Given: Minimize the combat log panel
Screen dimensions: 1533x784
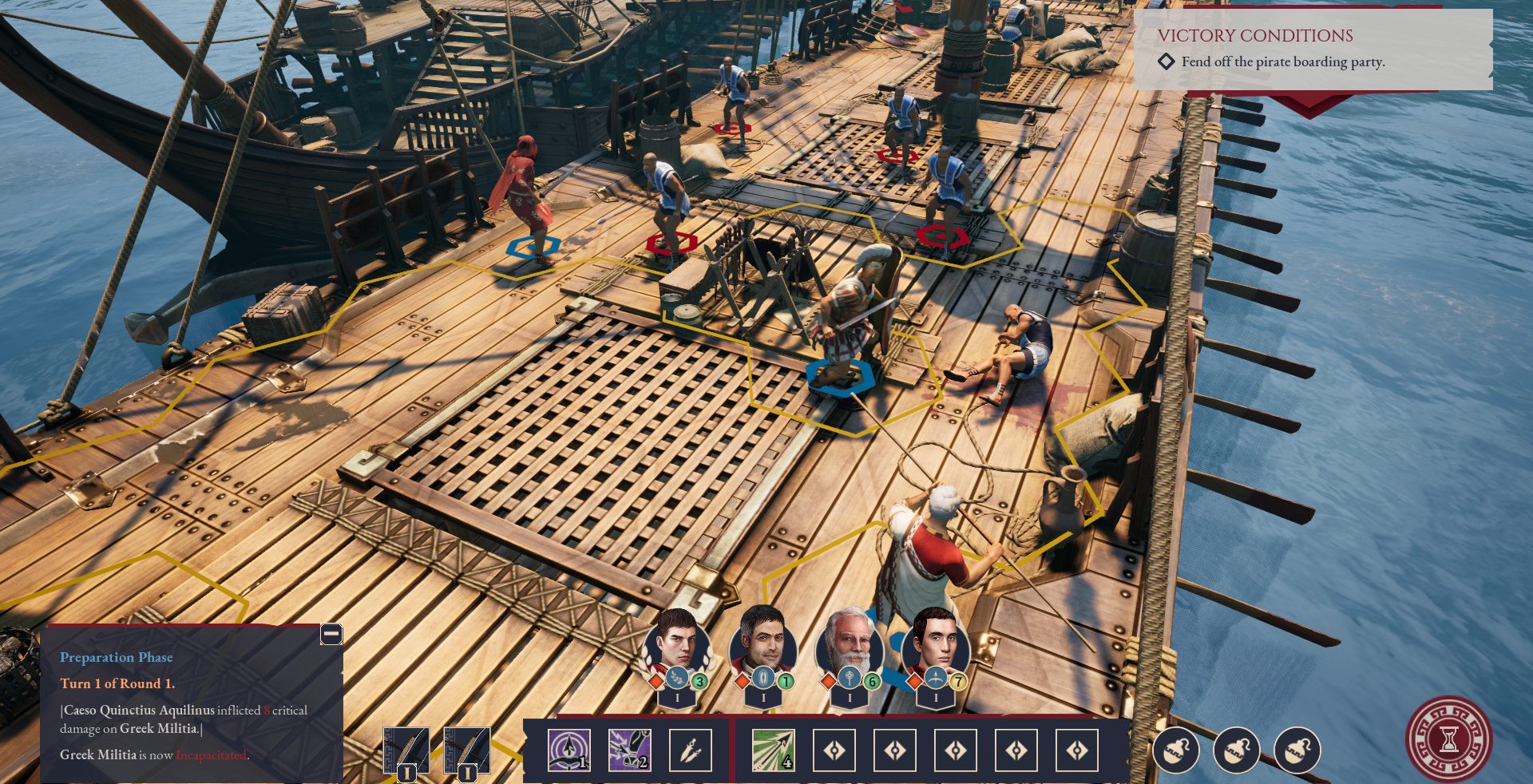Looking at the screenshot, I should tap(331, 634).
